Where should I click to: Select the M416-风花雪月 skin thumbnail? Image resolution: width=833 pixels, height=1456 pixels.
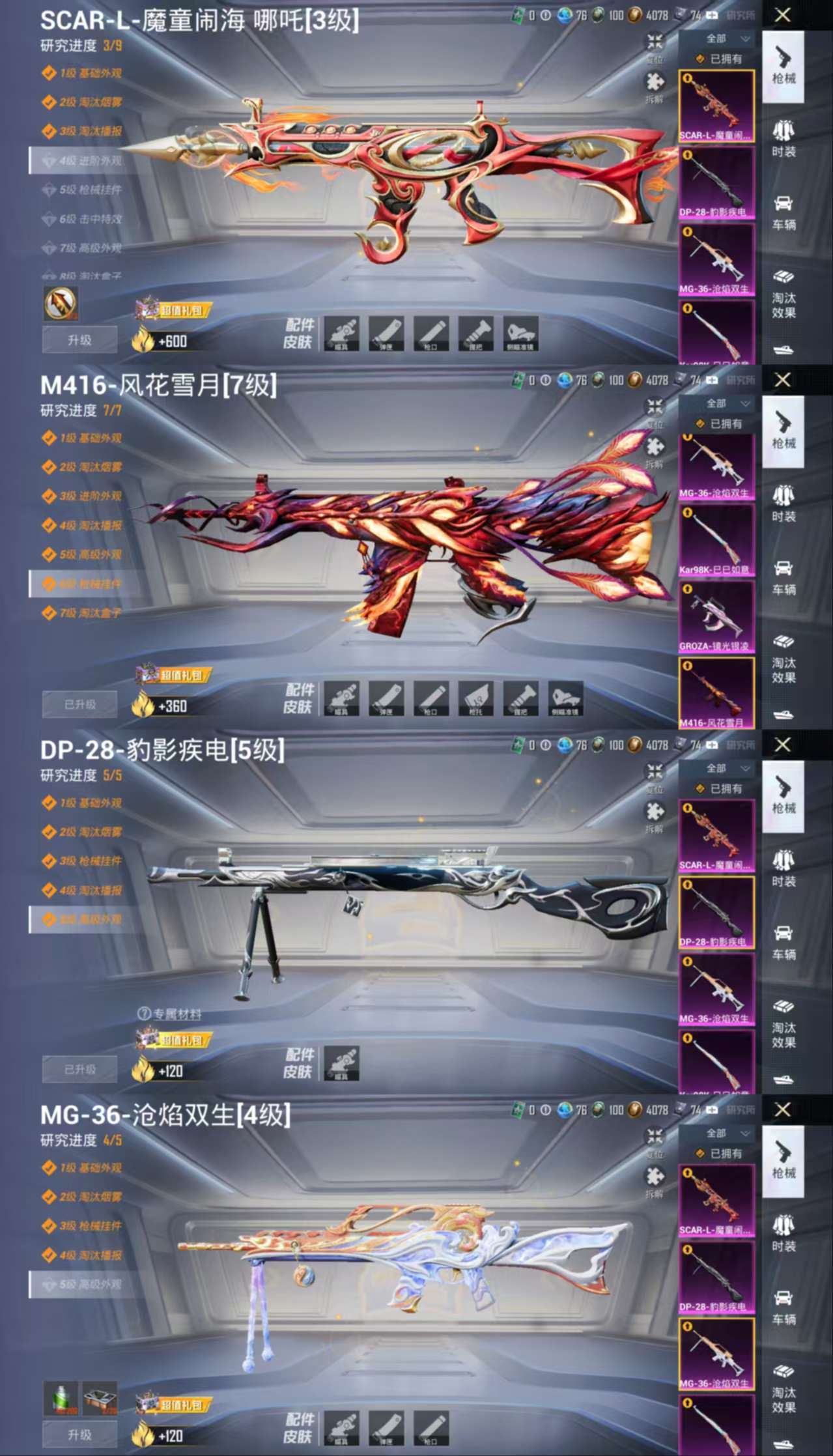[716, 692]
